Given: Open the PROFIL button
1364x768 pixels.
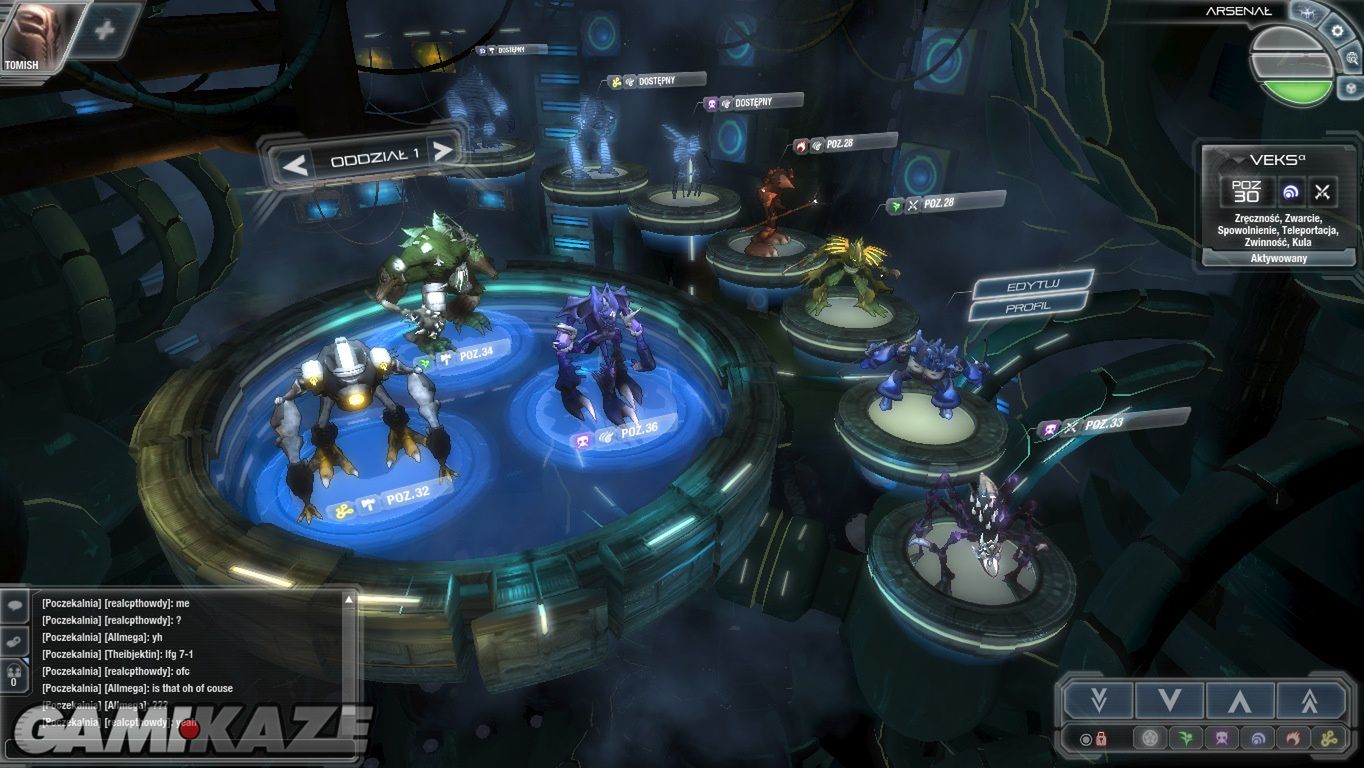Looking at the screenshot, I should (x=1026, y=307).
